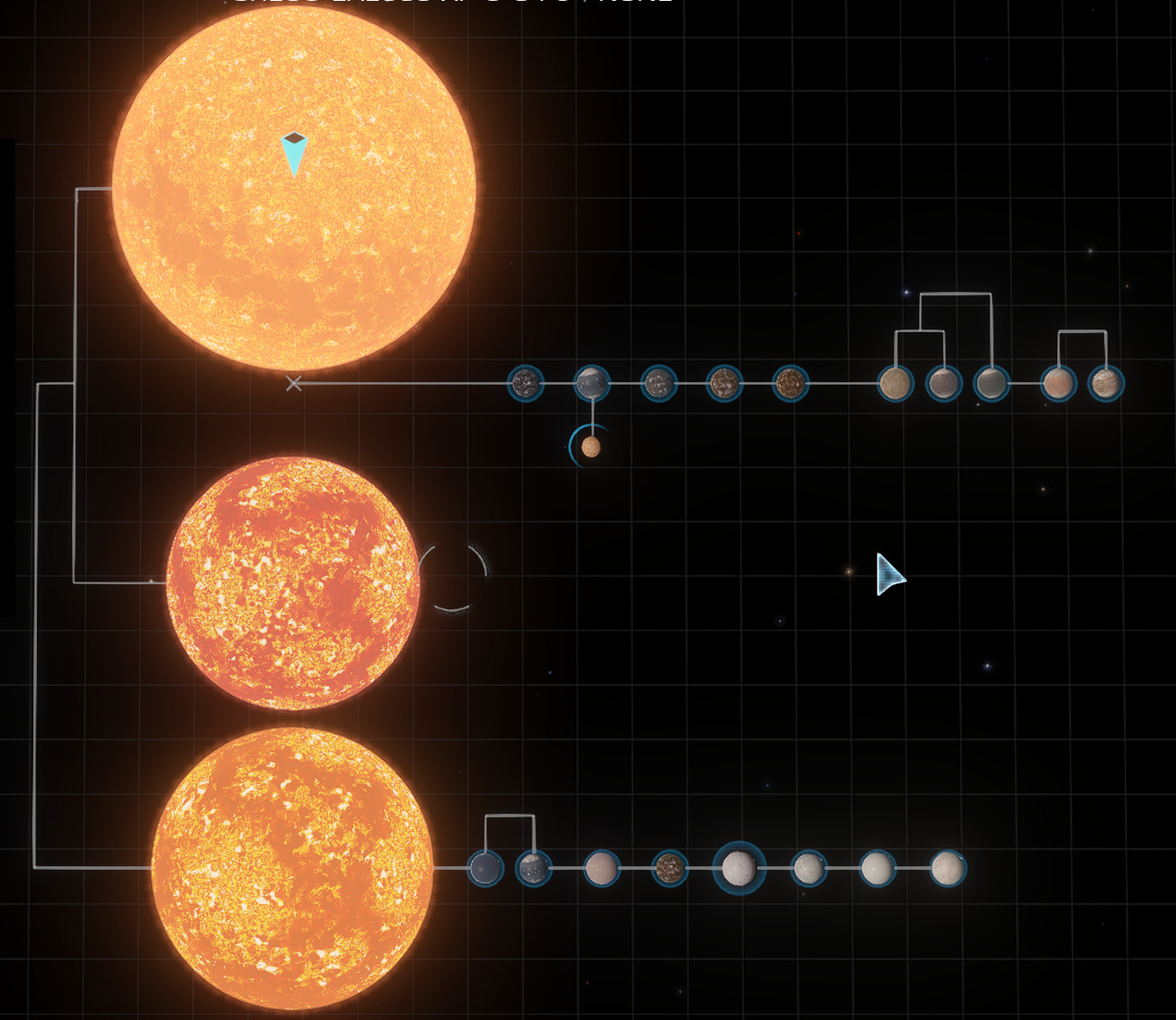
Task: Select the planet that has the orange moon
Action: coord(592,384)
